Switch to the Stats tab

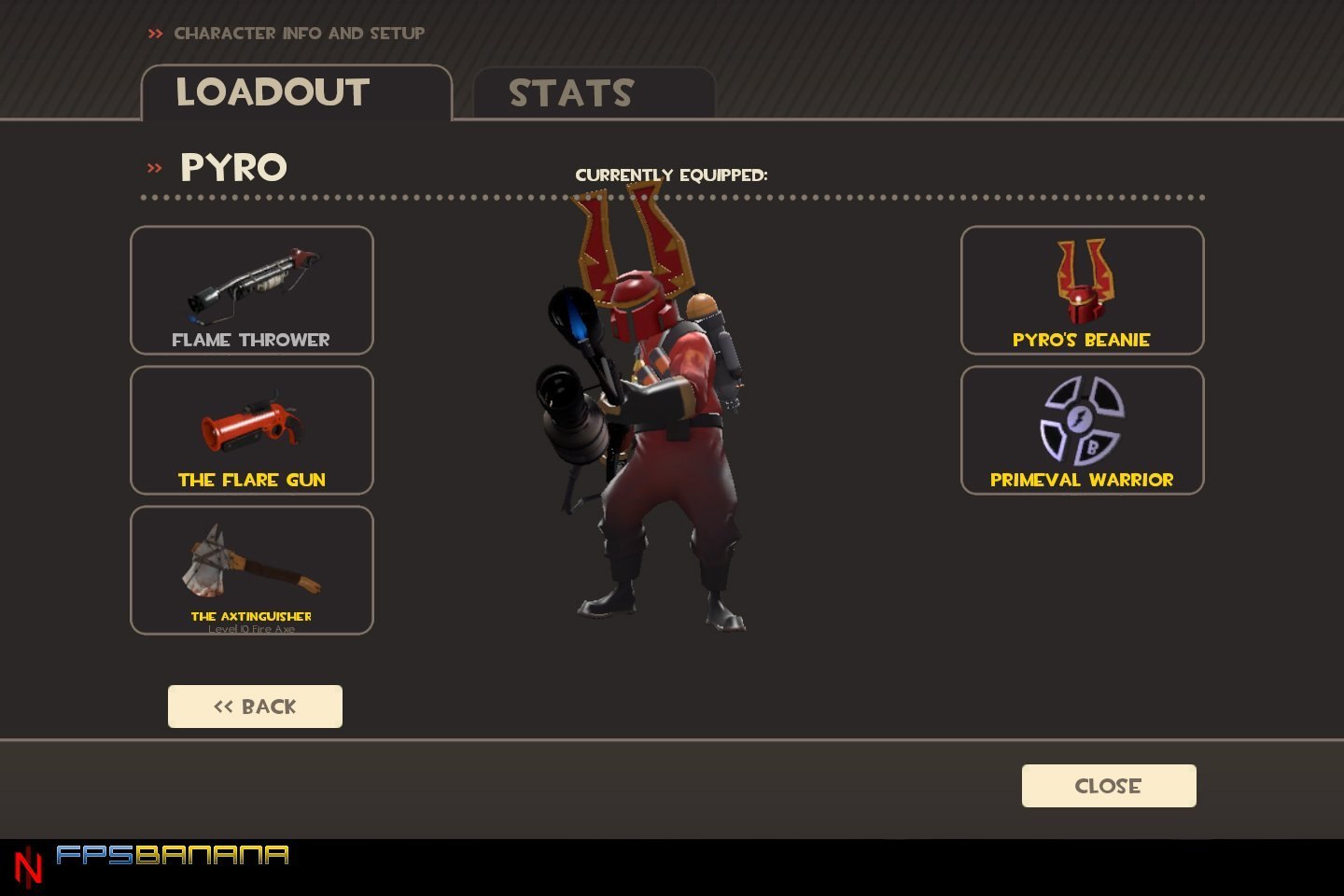coord(594,93)
